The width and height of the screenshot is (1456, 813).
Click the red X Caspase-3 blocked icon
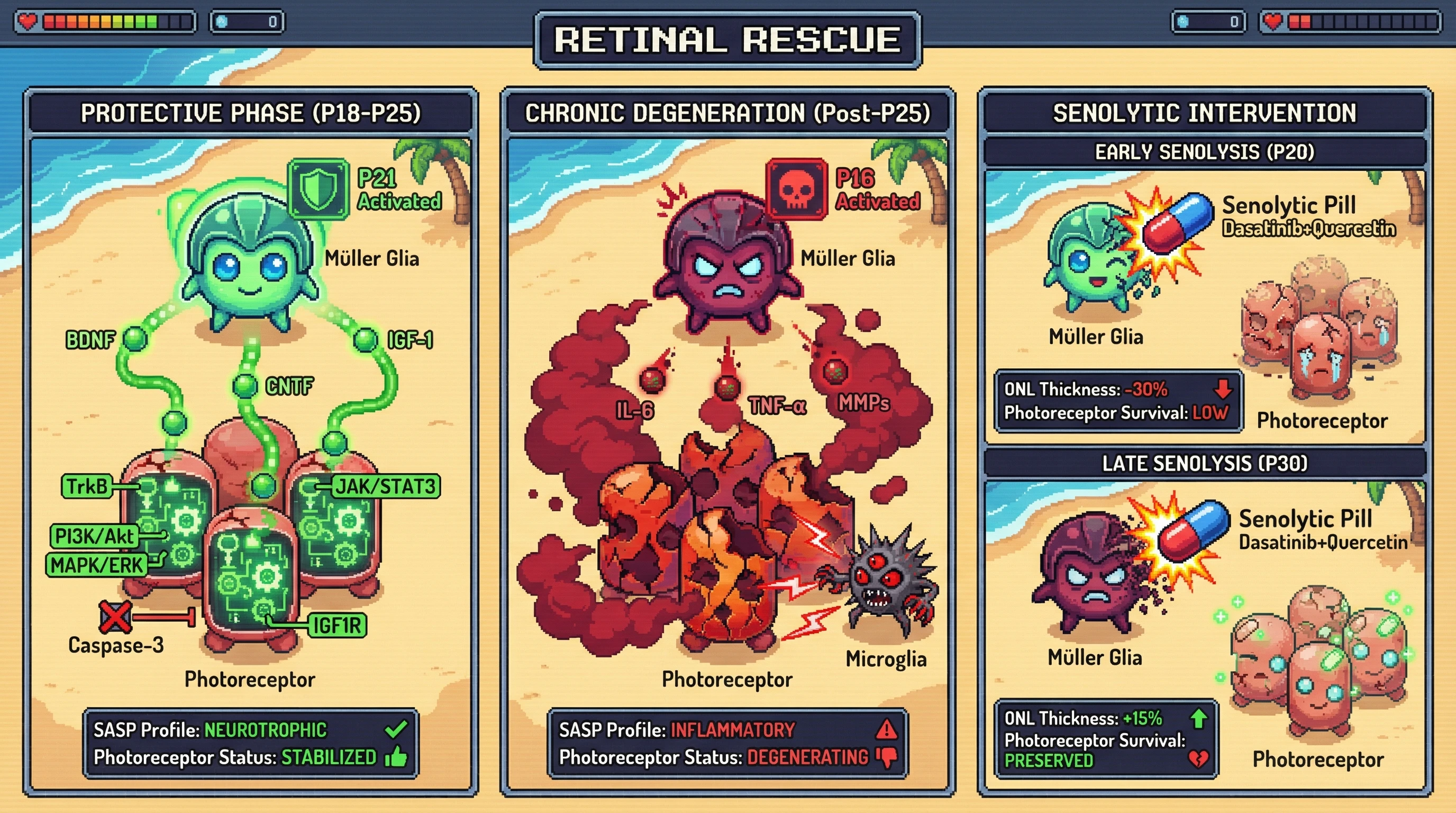coord(115,616)
